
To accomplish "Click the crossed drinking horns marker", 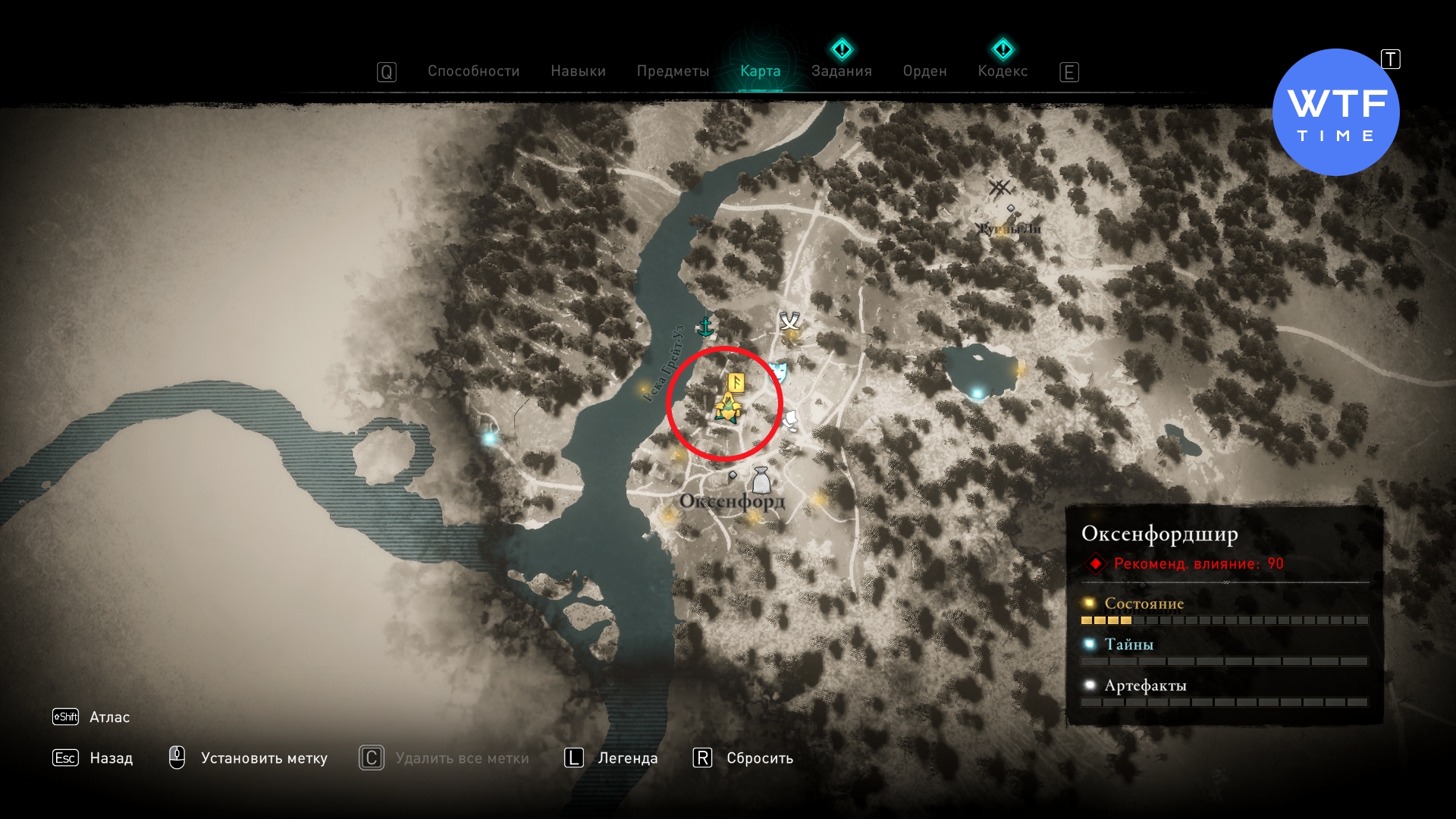I will 790,321.
